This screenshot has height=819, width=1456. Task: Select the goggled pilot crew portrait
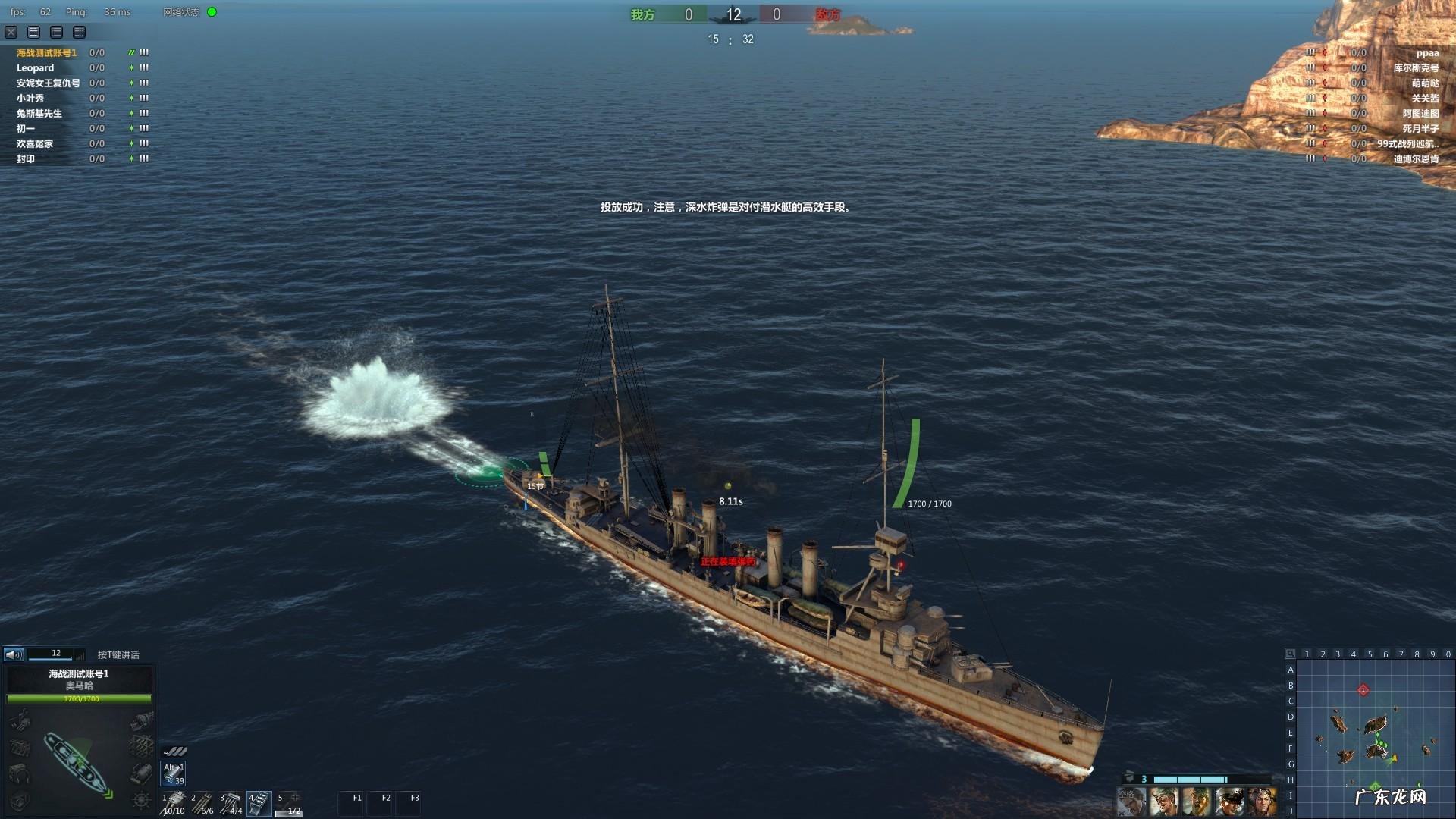coord(1263,802)
